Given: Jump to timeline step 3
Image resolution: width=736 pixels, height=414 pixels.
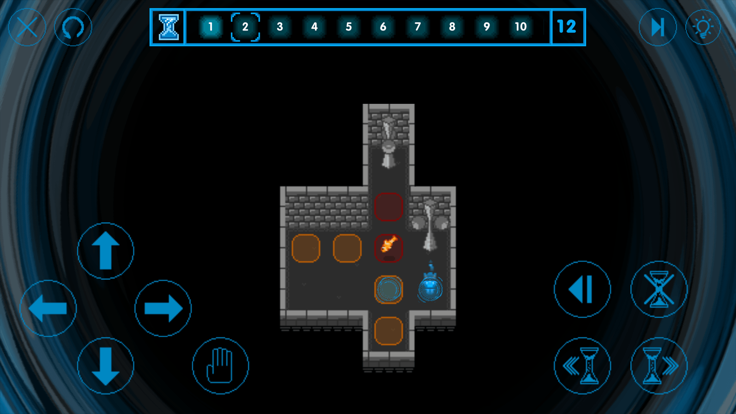Looking at the screenshot, I should click(x=279, y=27).
